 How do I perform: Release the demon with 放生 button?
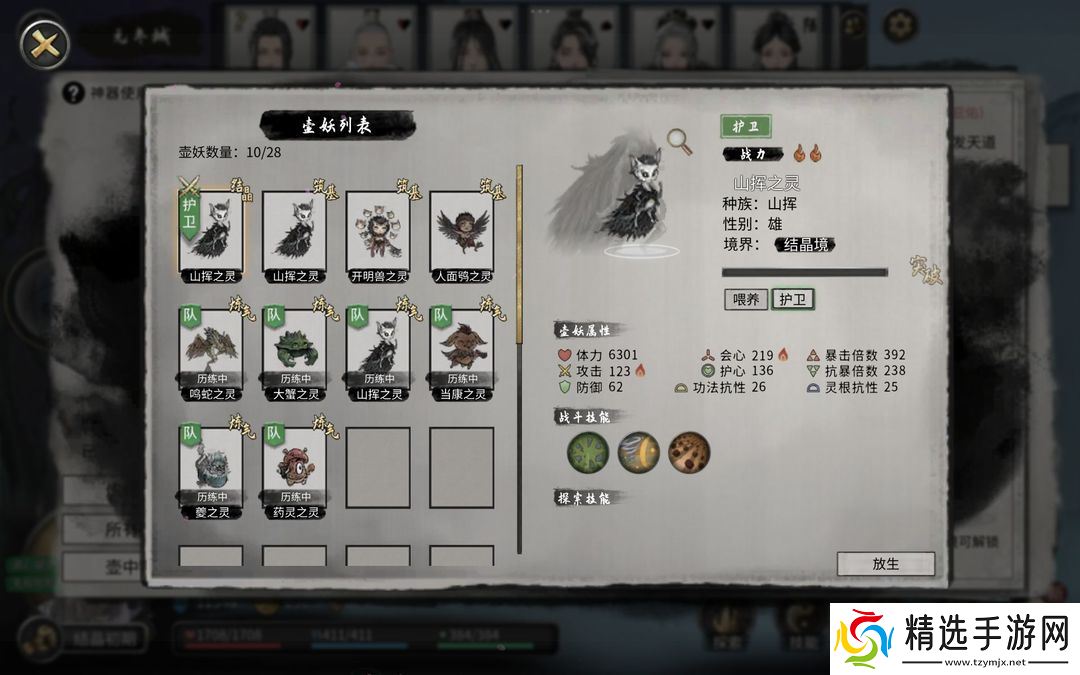[885, 564]
